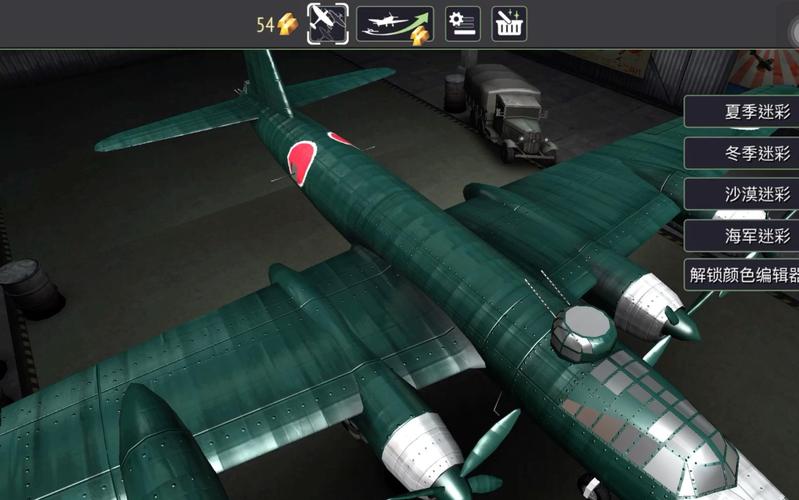
Task: Open the shop basket icon
Action: pyautogui.click(x=509, y=23)
